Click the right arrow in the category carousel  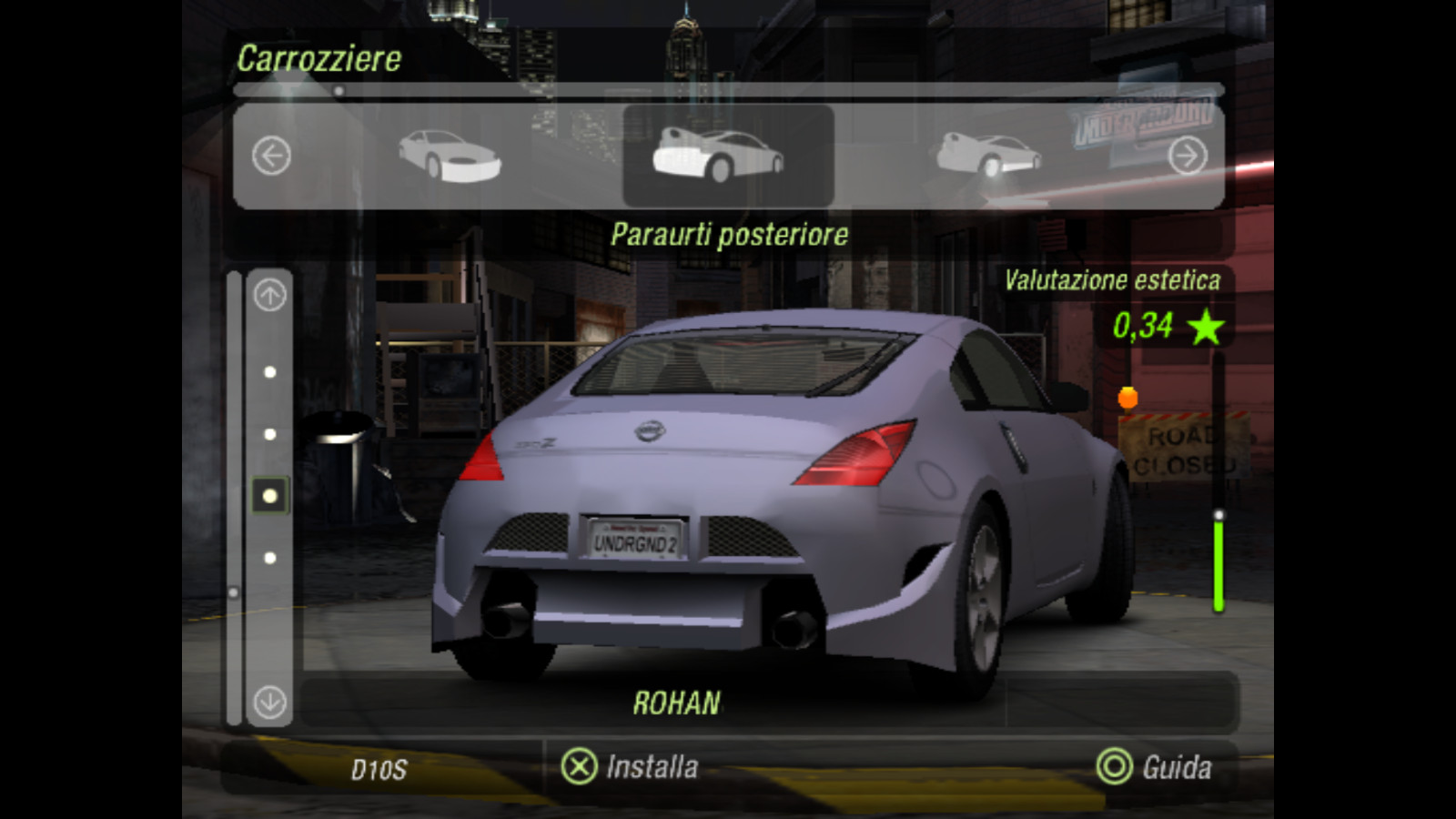tap(1188, 156)
